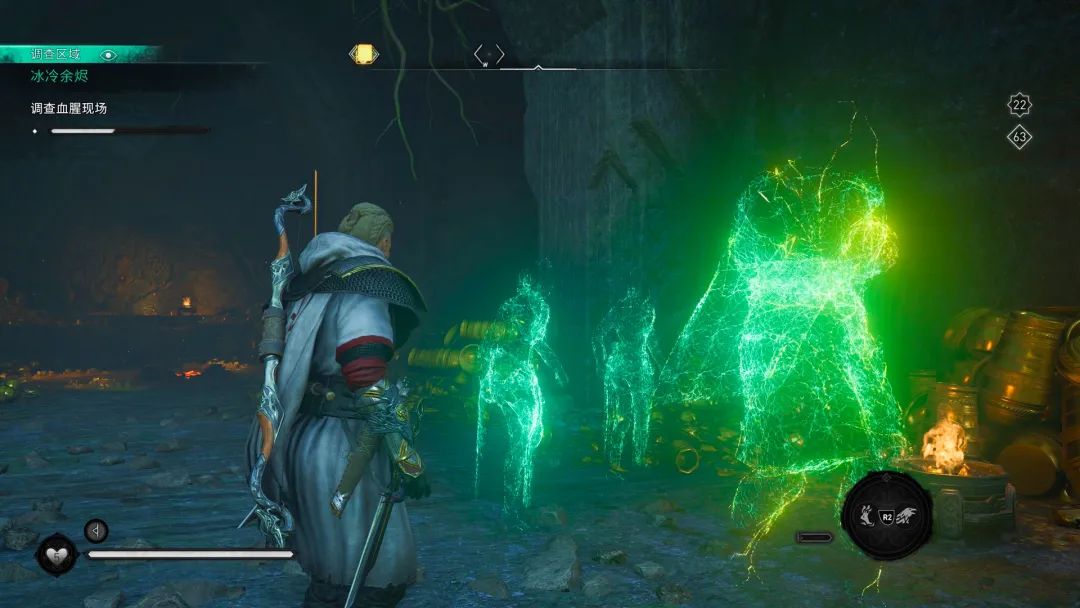
Task: Select the raven icon in the ability wheel
Action: tap(907, 515)
